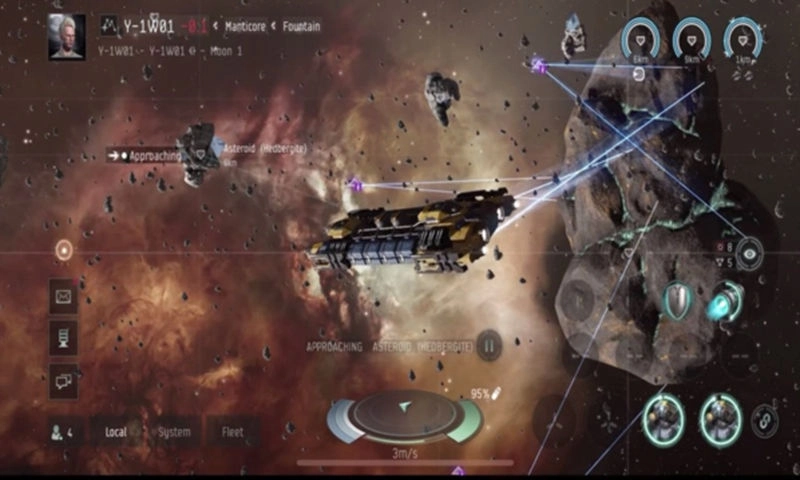The image size is (800, 480).
Task: Open the chat speech-bubble icon
Action: (63, 380)
